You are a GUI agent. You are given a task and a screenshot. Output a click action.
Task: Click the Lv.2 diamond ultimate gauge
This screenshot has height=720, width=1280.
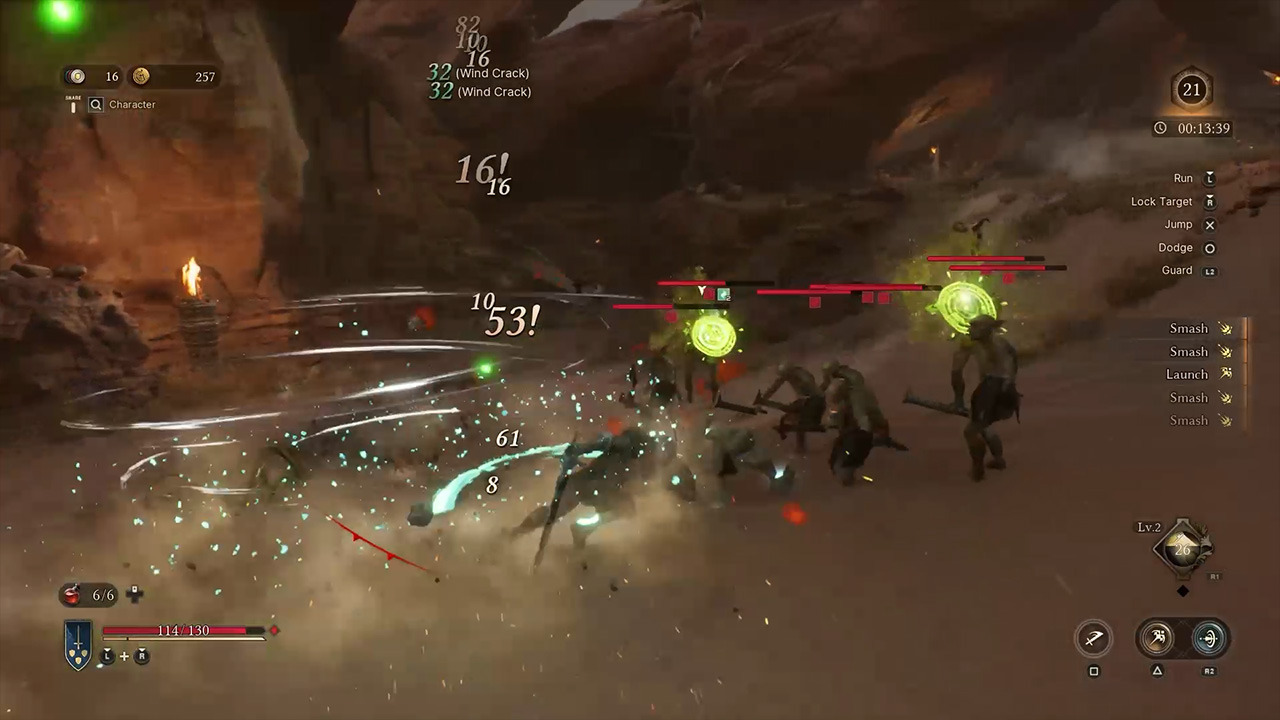point(1183,548)
